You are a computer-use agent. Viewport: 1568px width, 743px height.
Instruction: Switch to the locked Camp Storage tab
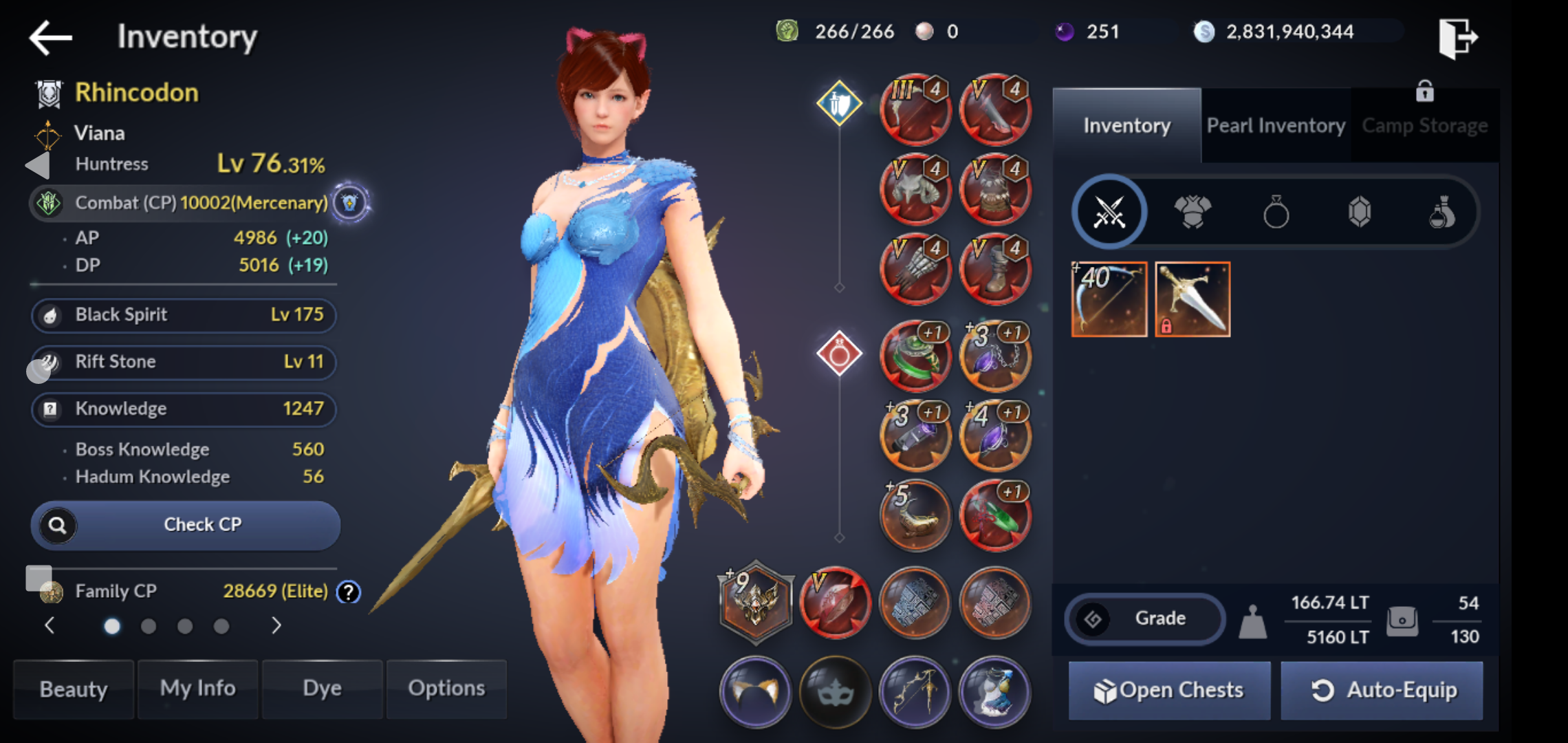click(x=1424, y=126)
